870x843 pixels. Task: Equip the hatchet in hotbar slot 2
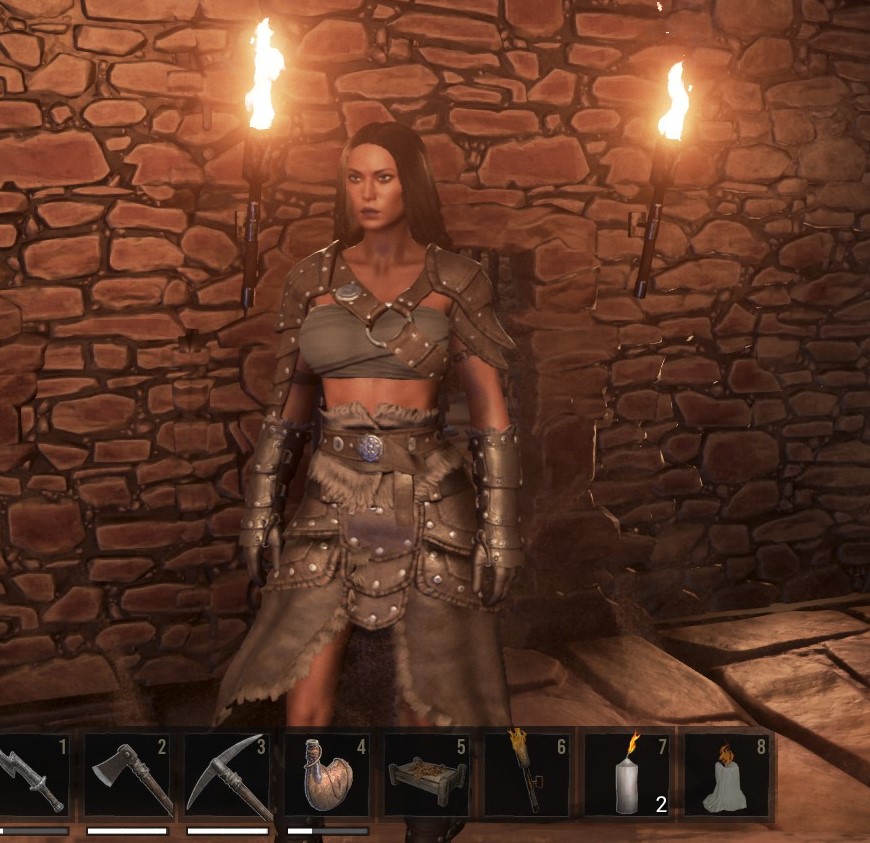127,777
